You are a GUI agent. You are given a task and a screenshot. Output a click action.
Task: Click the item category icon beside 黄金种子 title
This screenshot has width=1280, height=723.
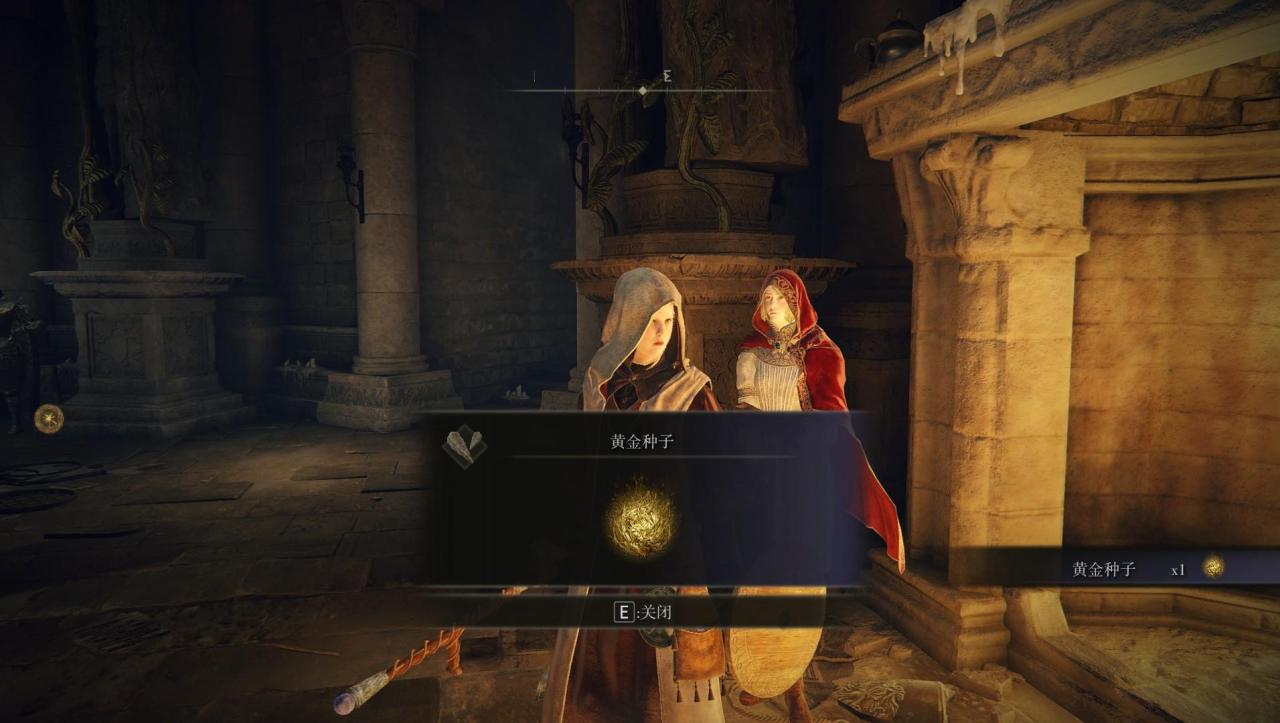coord(463,444)
